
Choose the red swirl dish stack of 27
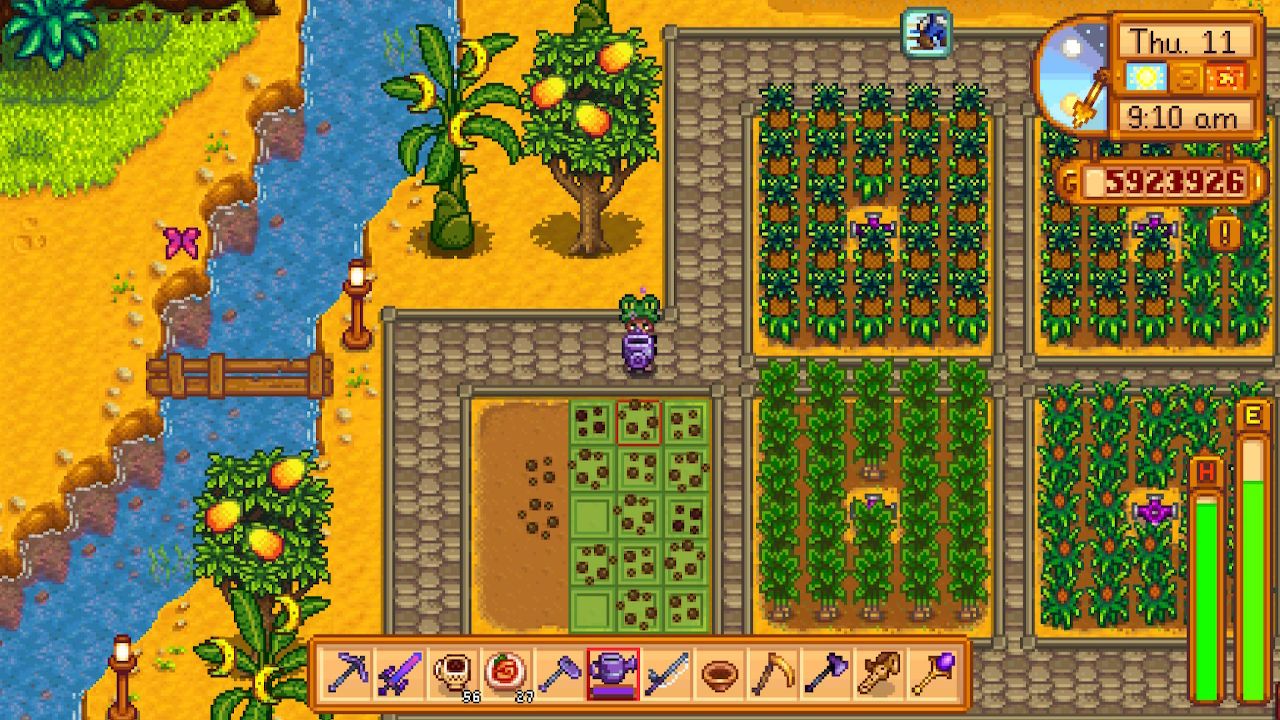[504, 674]
